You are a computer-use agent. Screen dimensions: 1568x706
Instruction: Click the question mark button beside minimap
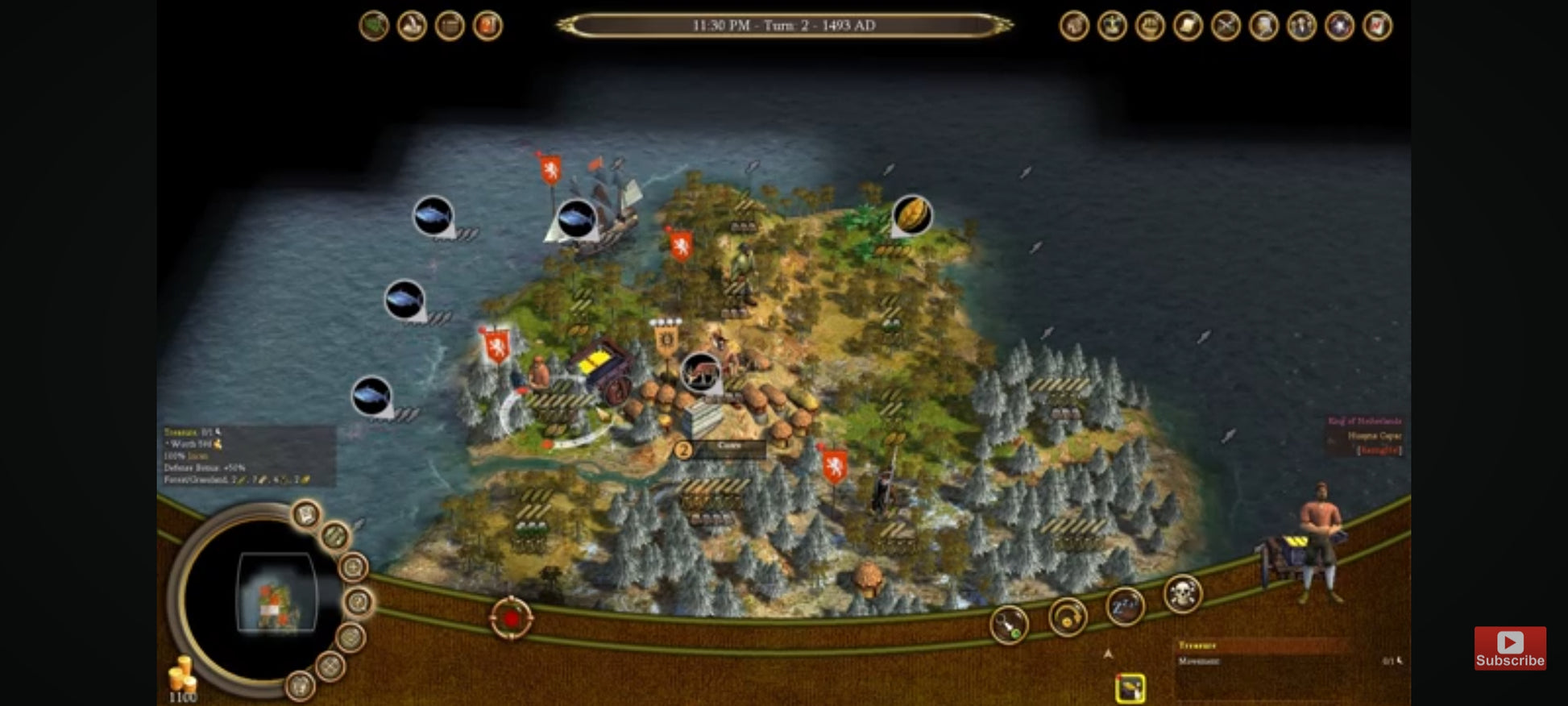click(x=359, y=601)
